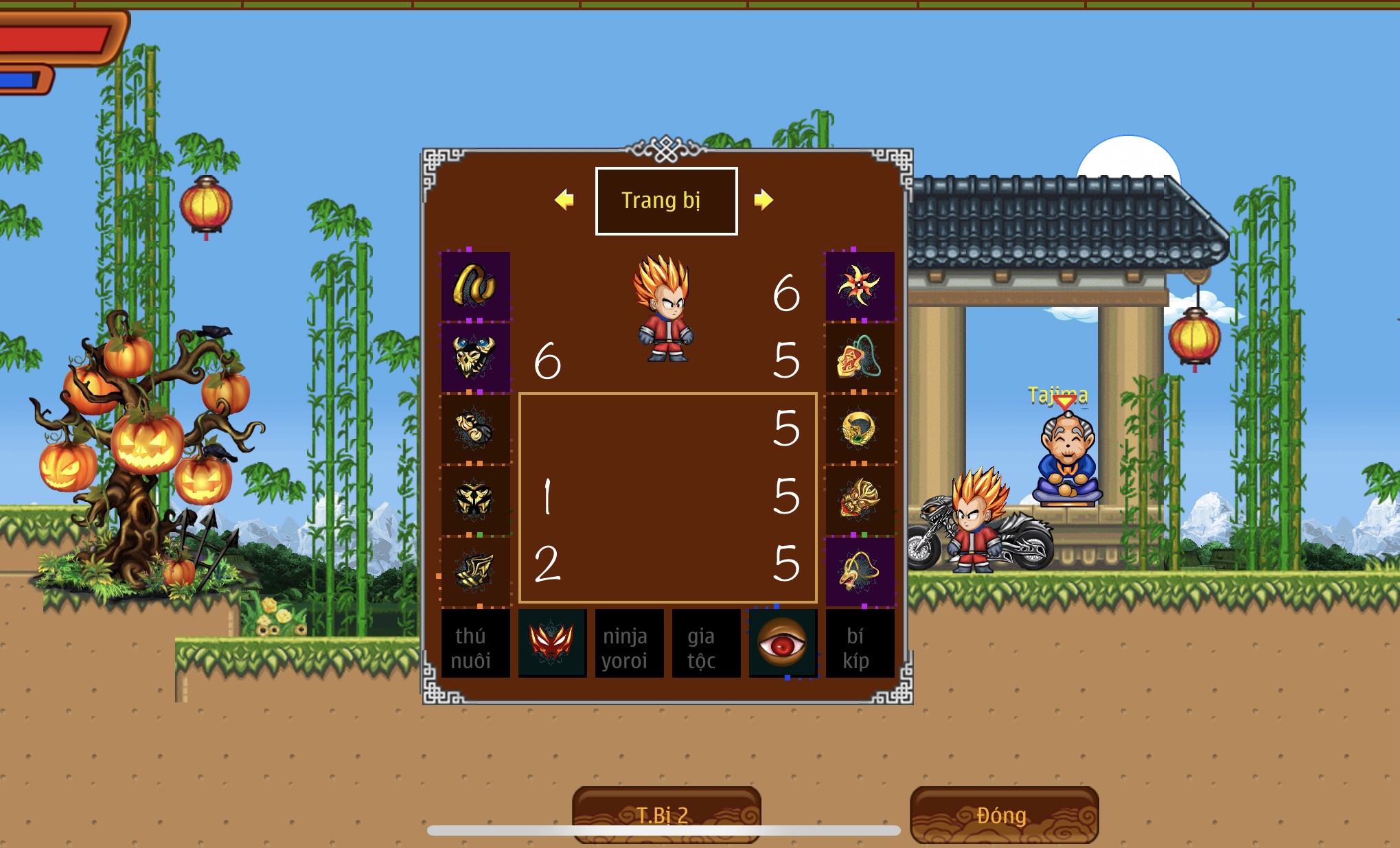
Task: Select the golden dragon head slot
Action: [860, 500]
